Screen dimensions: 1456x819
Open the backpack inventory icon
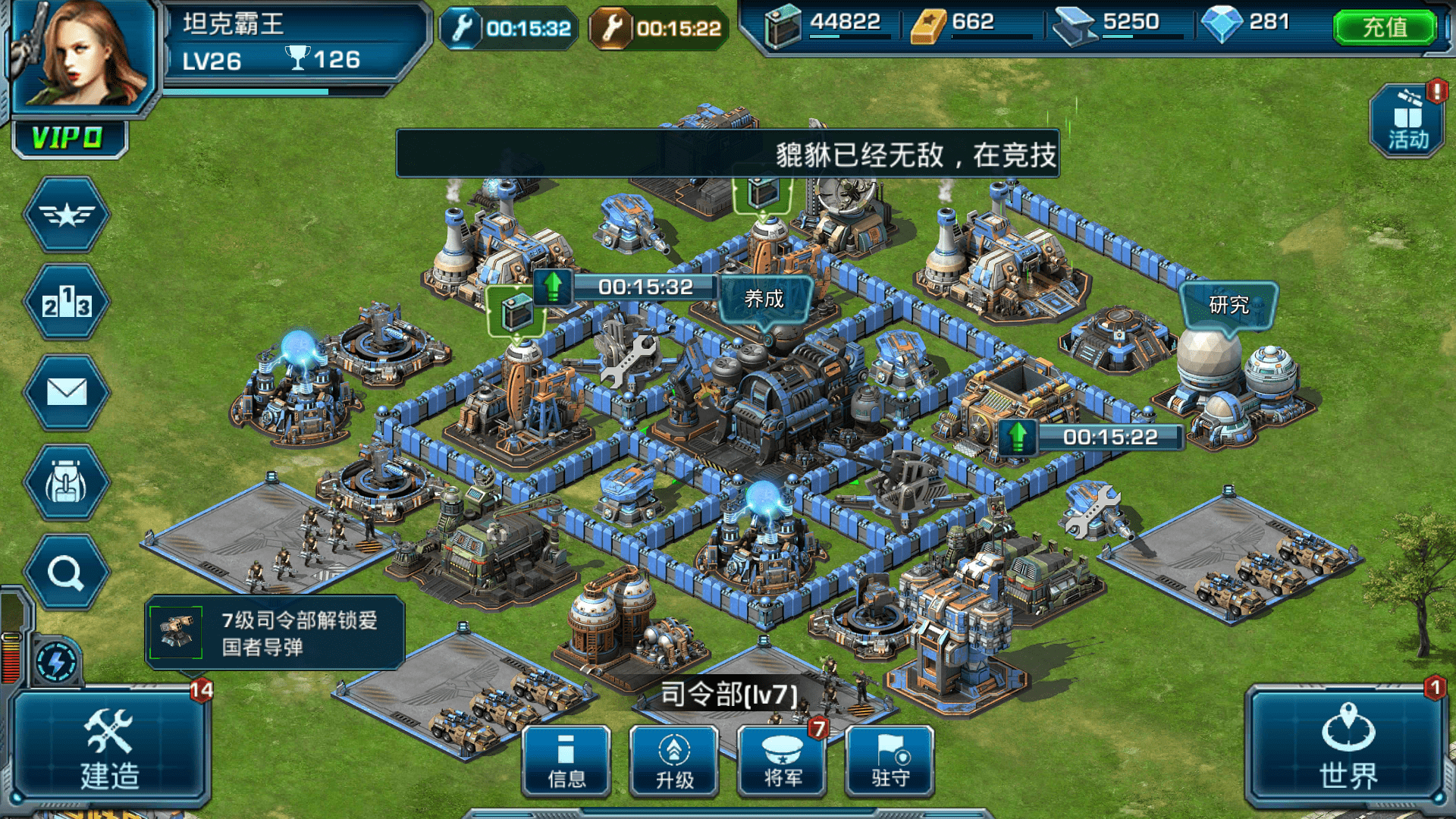pos(67,483)
